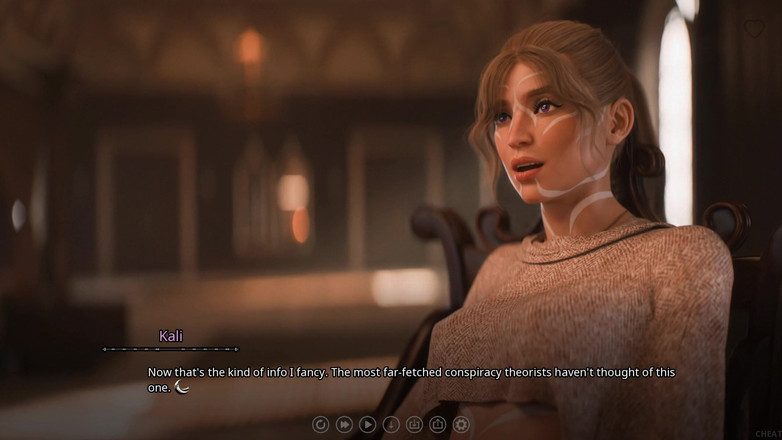Screen dimensions: 782x440
Task: Activate the skip fast-forward button
Action: pos(344,424)
